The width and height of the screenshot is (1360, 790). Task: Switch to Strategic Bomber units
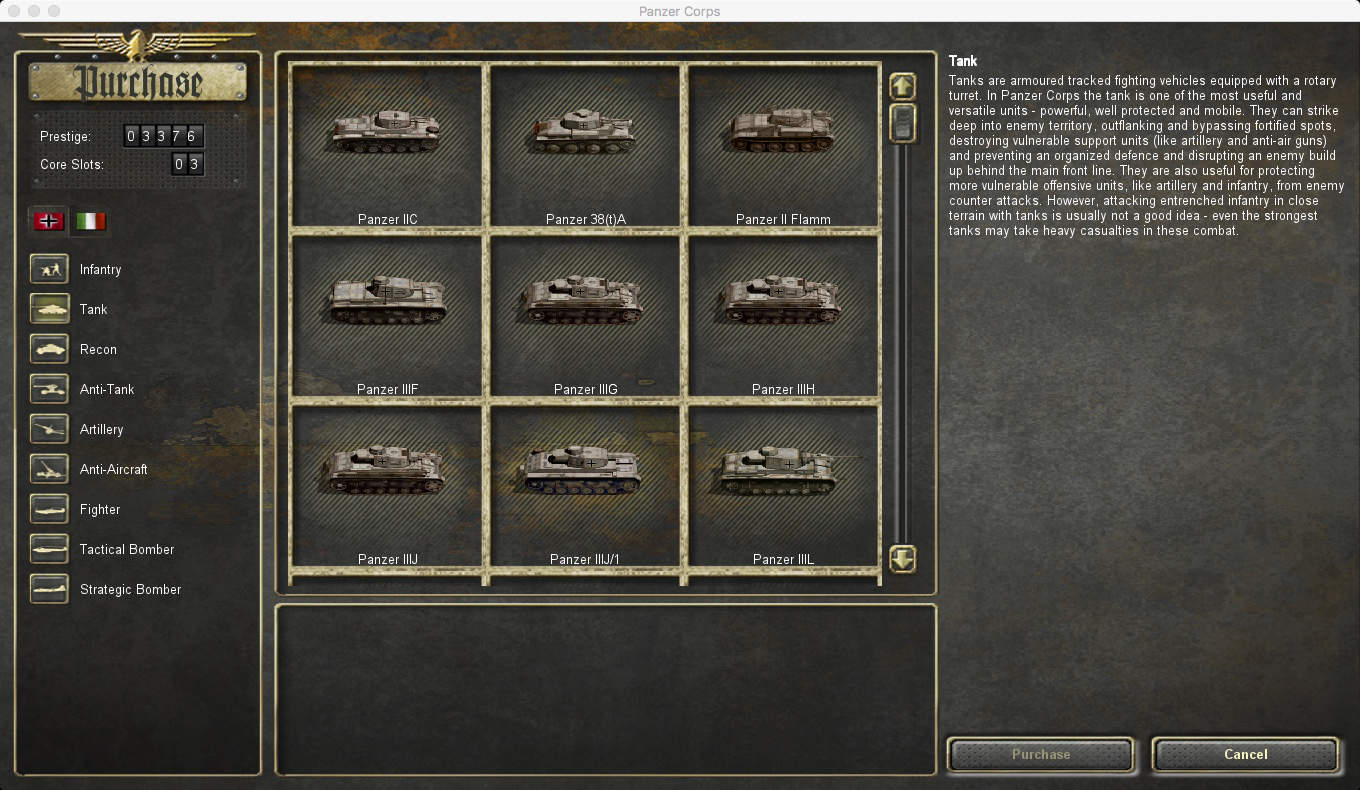[50, 589]
